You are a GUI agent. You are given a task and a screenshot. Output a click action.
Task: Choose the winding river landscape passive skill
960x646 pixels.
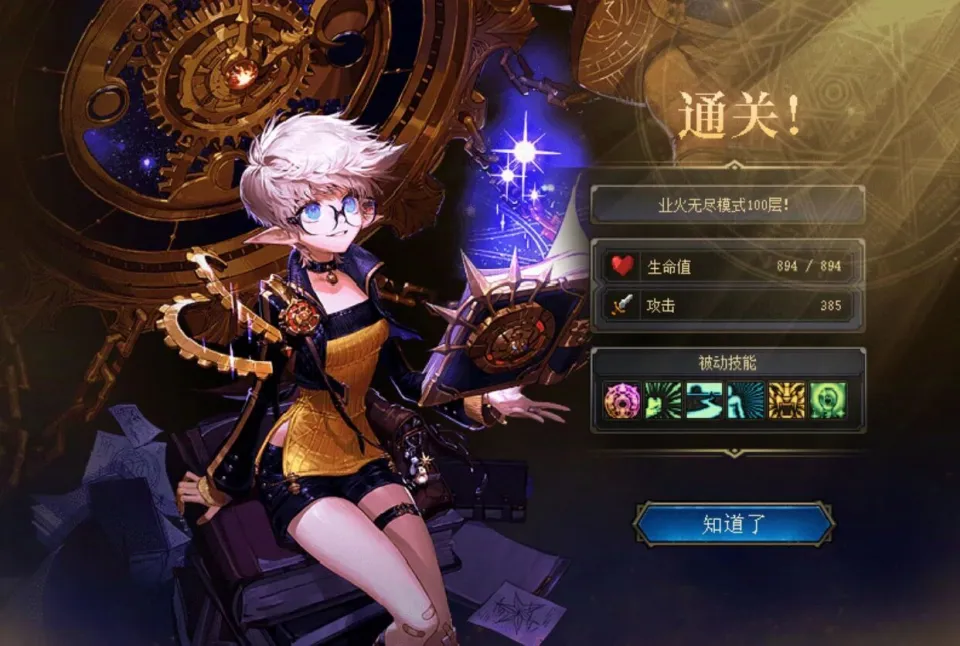(703, 400)
